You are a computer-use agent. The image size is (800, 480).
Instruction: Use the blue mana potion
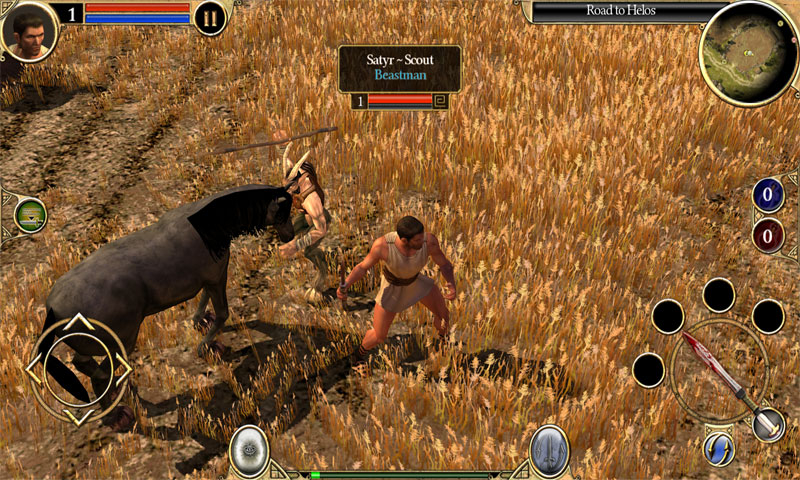pyautogui.click(x=768, y=196)
